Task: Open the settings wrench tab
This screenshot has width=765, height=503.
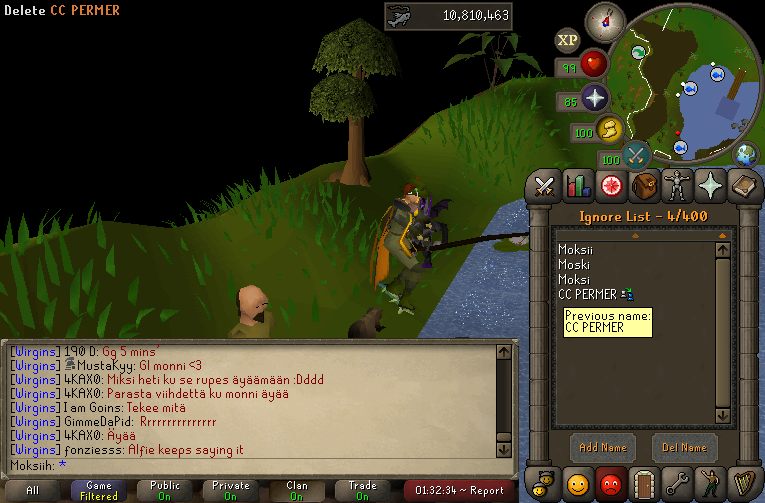Action: click(x=678, y=483)
